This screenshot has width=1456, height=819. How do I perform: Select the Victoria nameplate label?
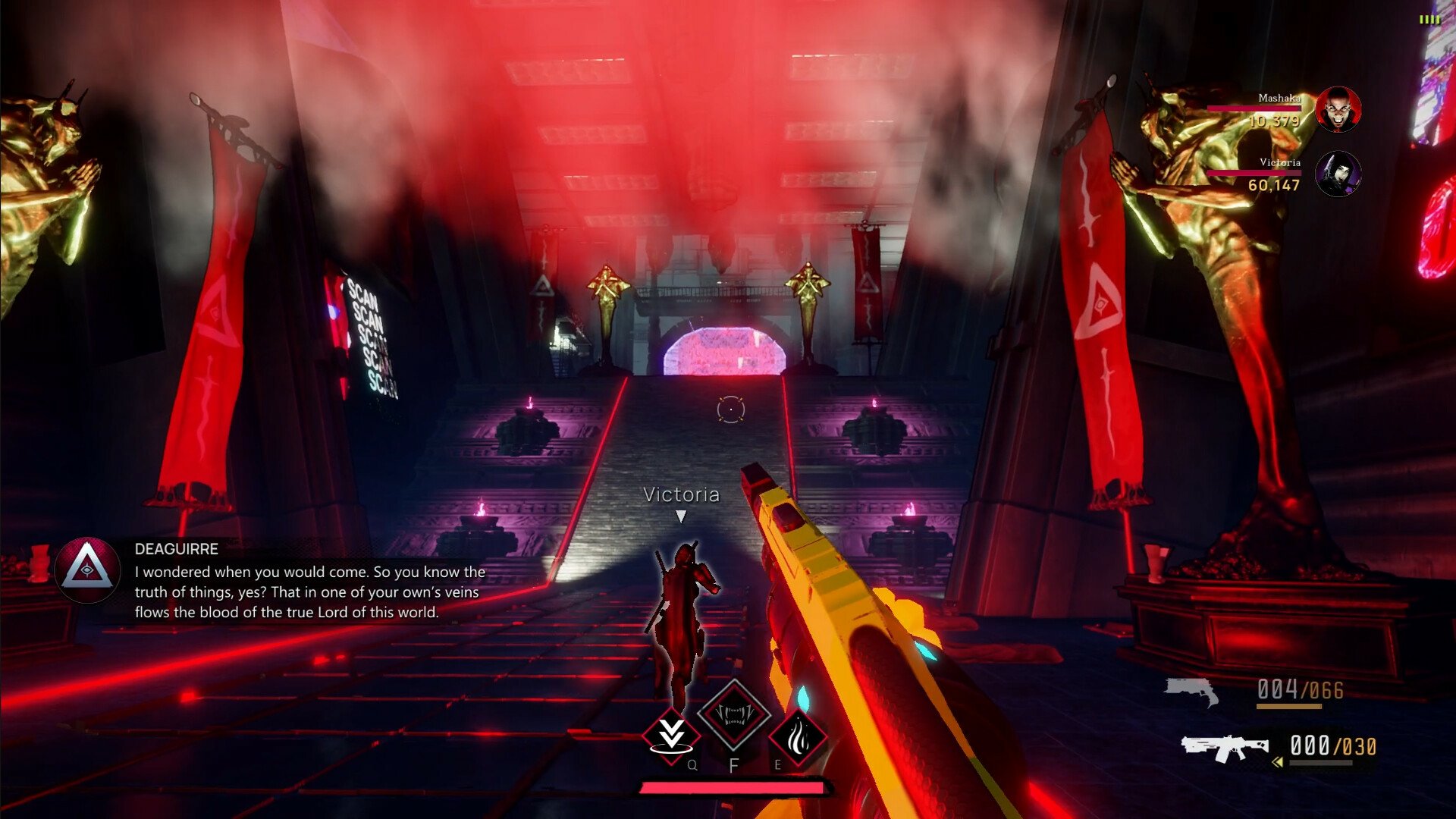[681, 495]
